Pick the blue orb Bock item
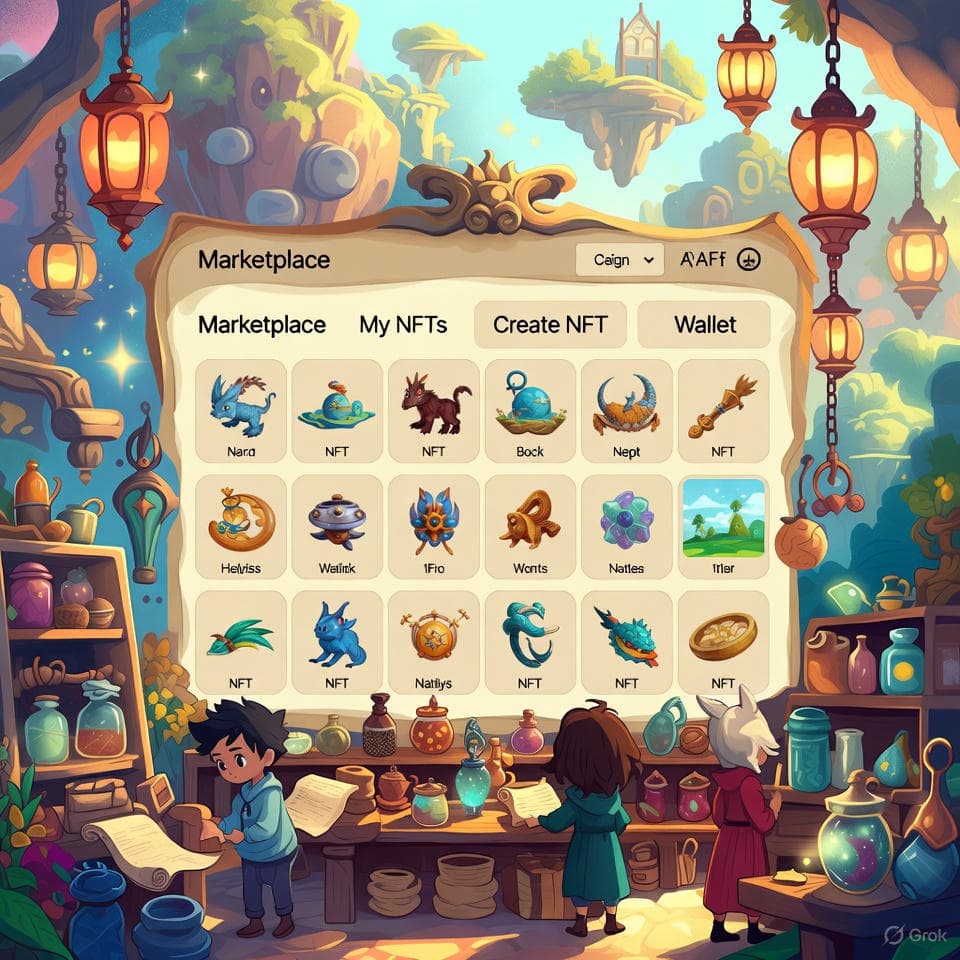The height and width of the screenshot is (960, 960). tap(530, 410)
